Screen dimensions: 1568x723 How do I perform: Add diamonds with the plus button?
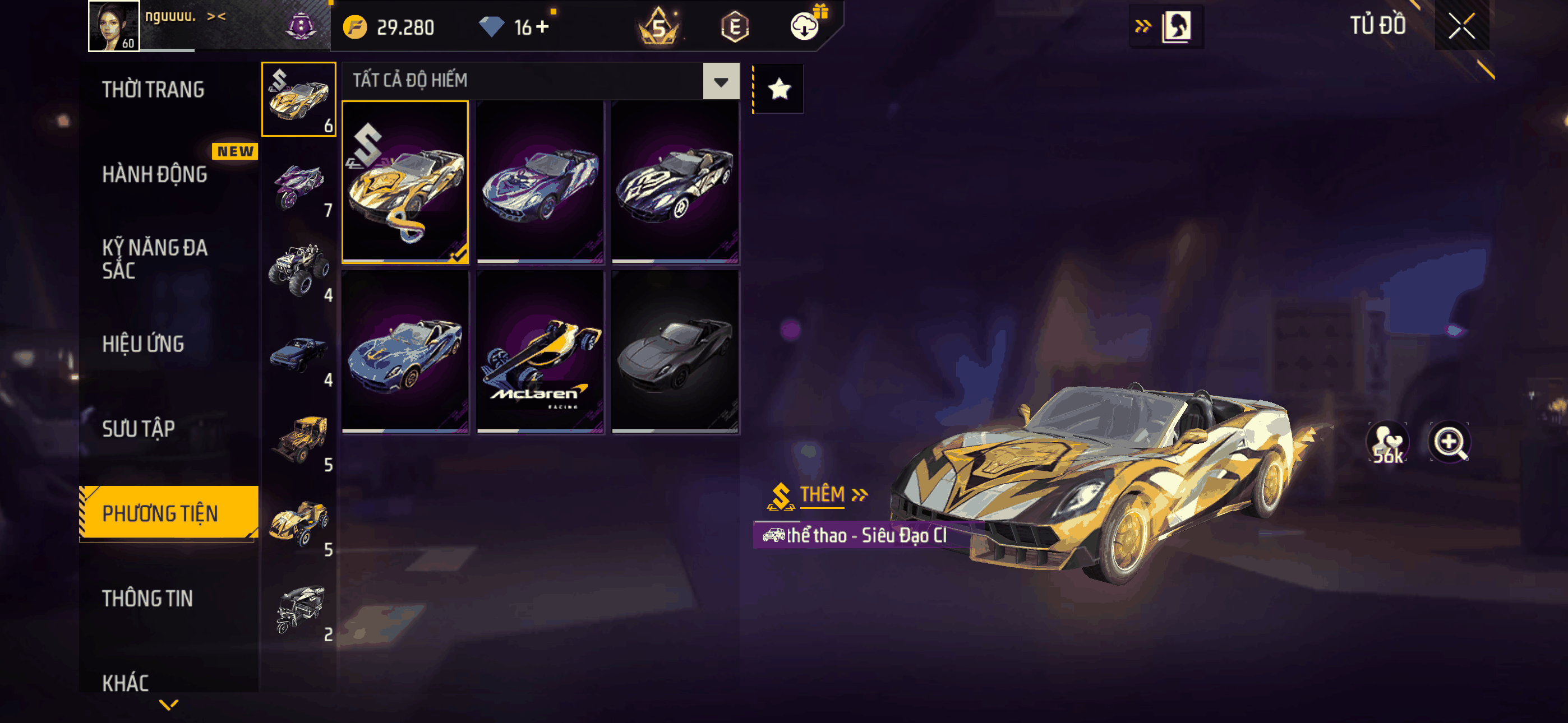click(x=542, y=27)
